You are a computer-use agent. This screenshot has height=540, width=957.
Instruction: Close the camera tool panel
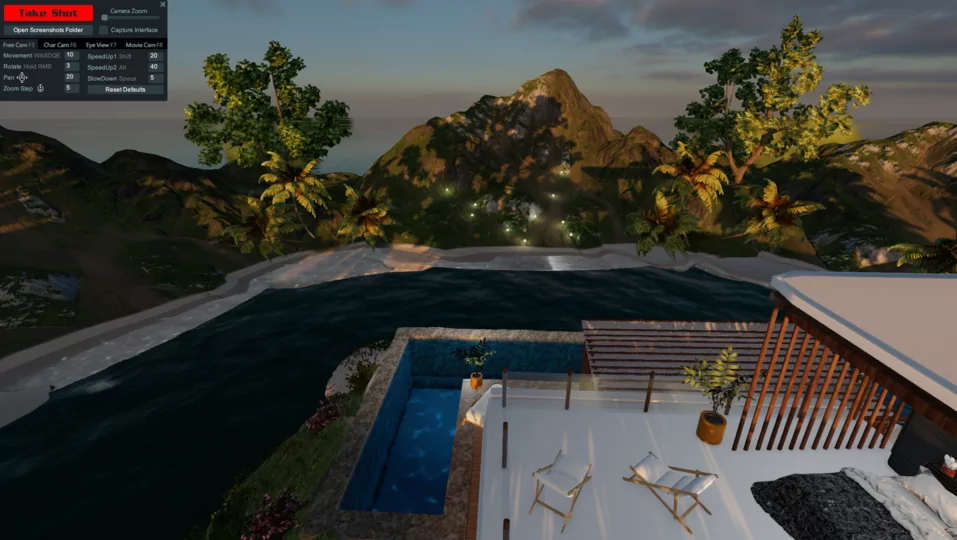(163, 4)
